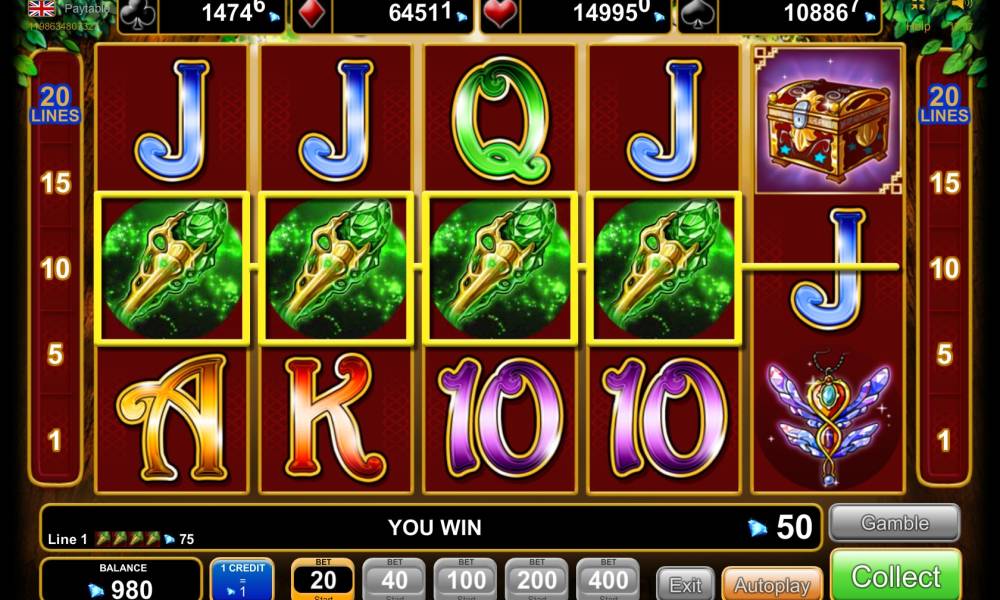Change the 1 Credit denomination
Viewport: 1000px width, 600px height.
(242, 579)
